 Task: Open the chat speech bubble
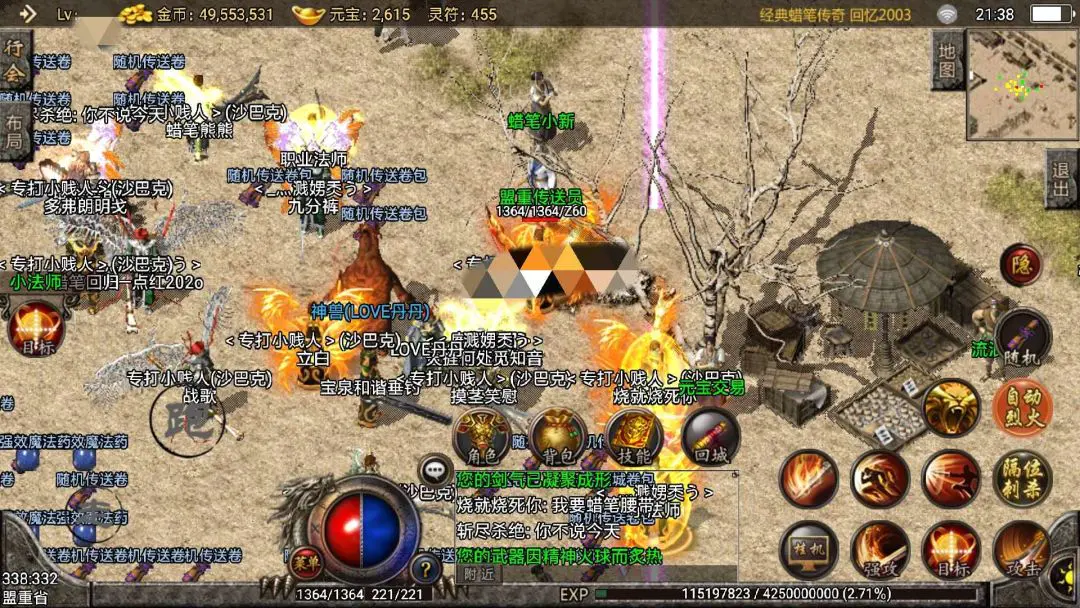coord(436,468)
